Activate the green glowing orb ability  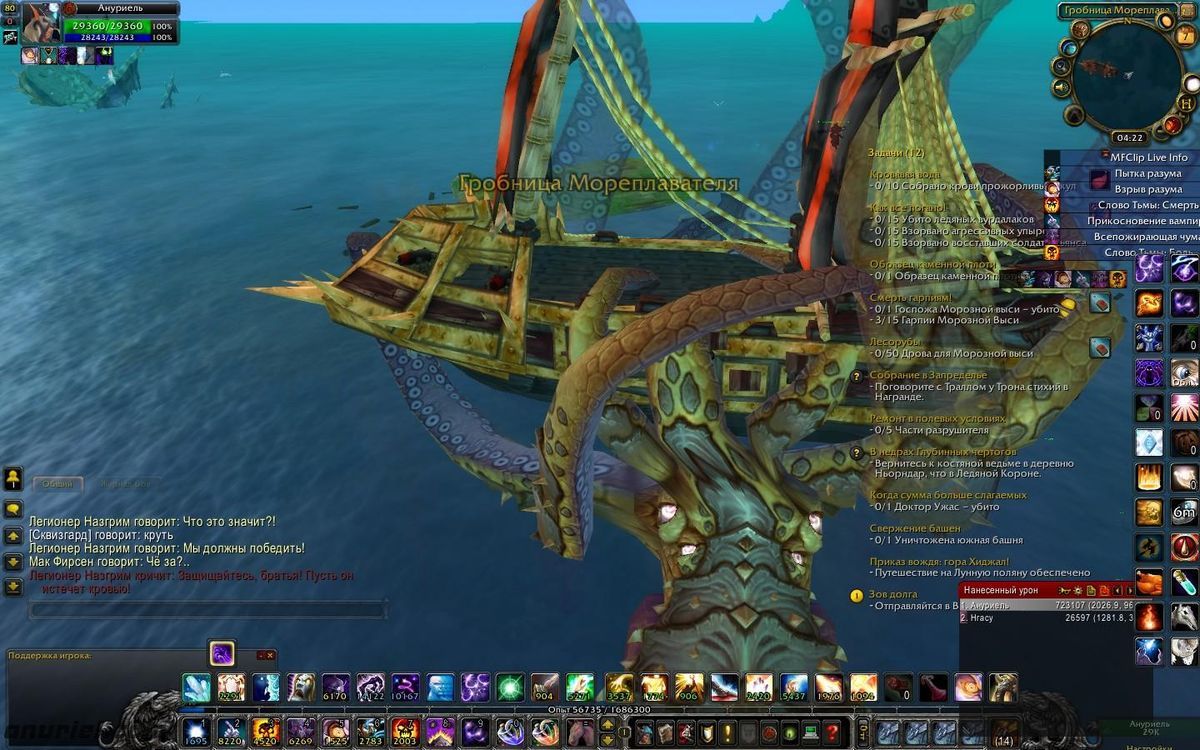tap(510, 687)
